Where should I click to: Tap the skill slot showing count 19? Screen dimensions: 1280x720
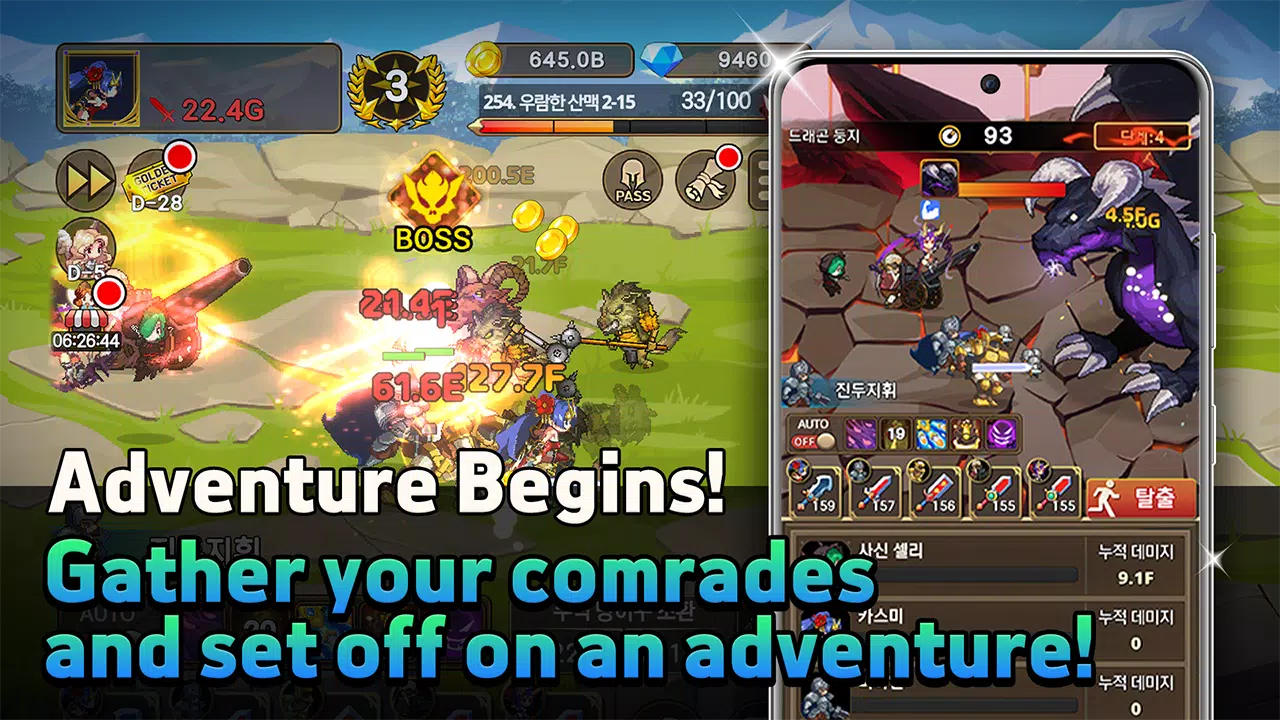pyautogui.click(x=896, y=432)
